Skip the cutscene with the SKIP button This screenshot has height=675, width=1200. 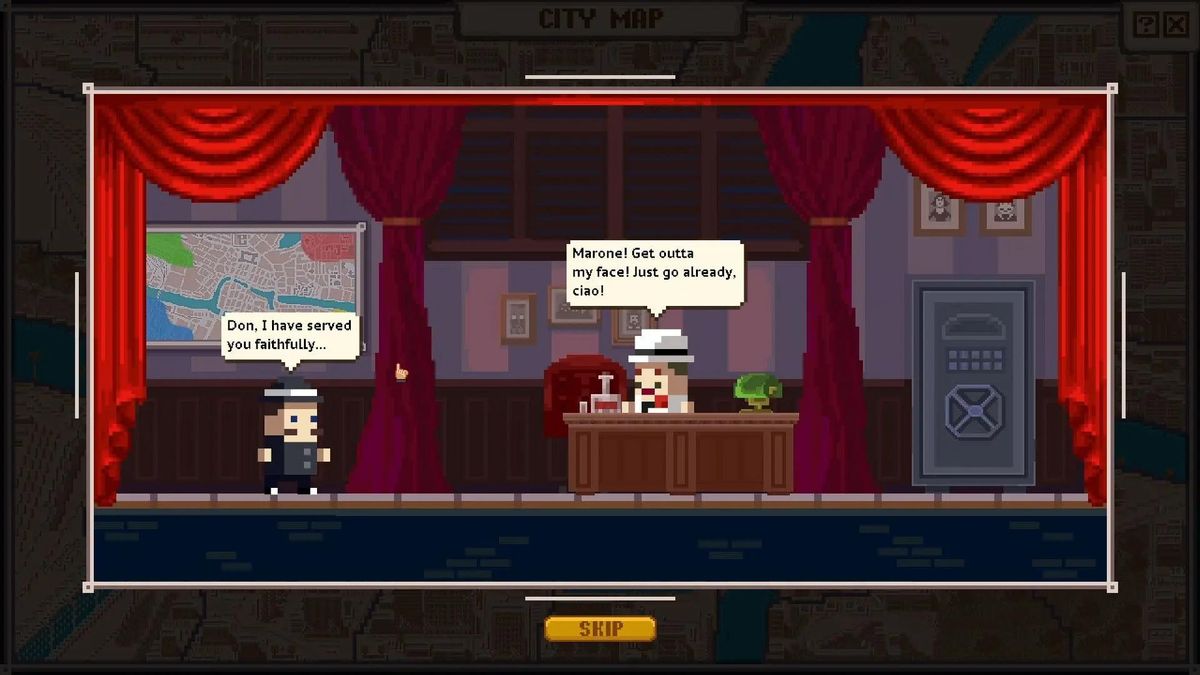coord(600,629)
